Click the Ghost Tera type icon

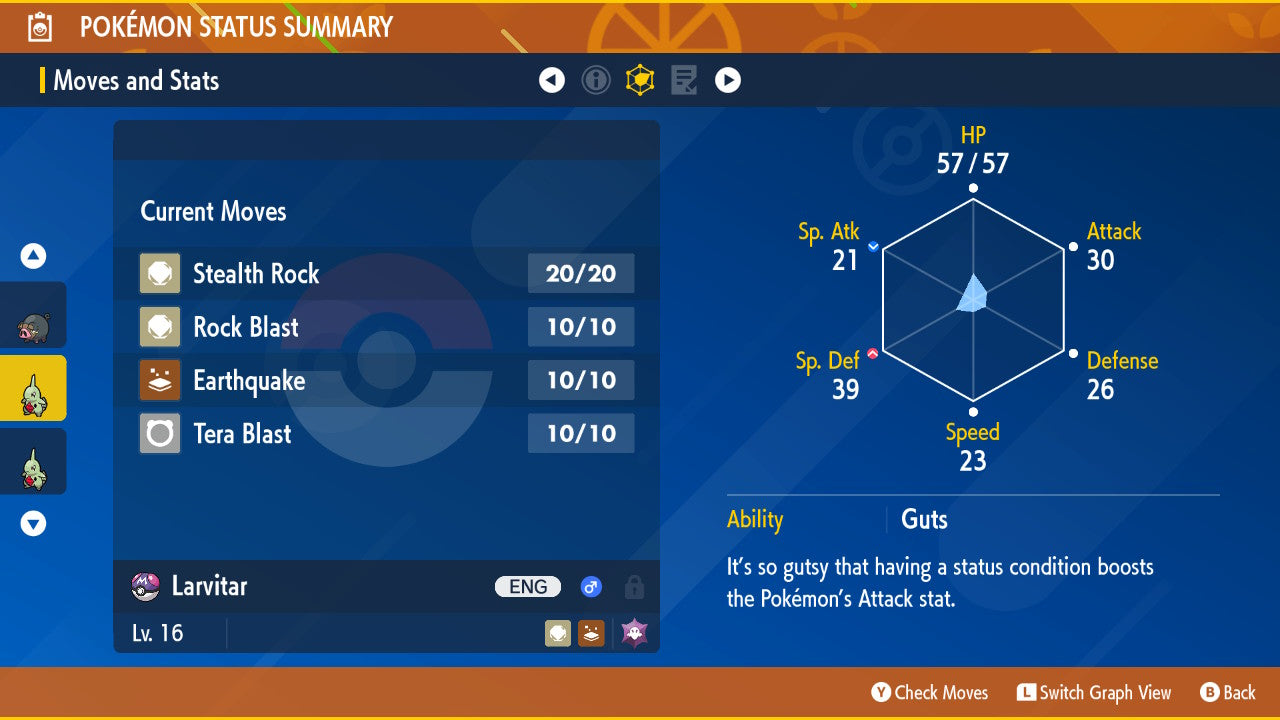pos(634,633)
